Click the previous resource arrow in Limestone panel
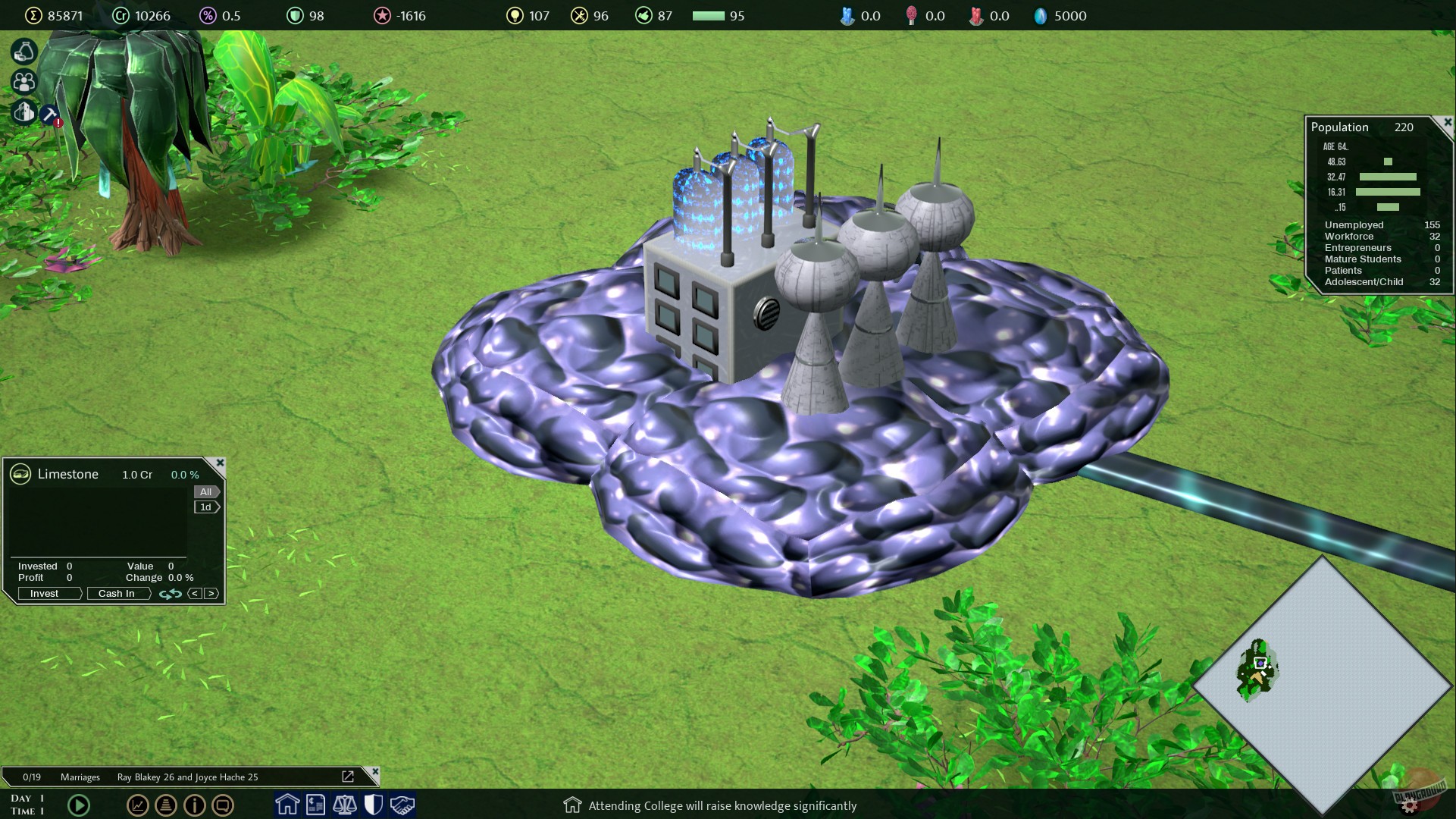Screen dimensions: 1456x819 (195, 594)
